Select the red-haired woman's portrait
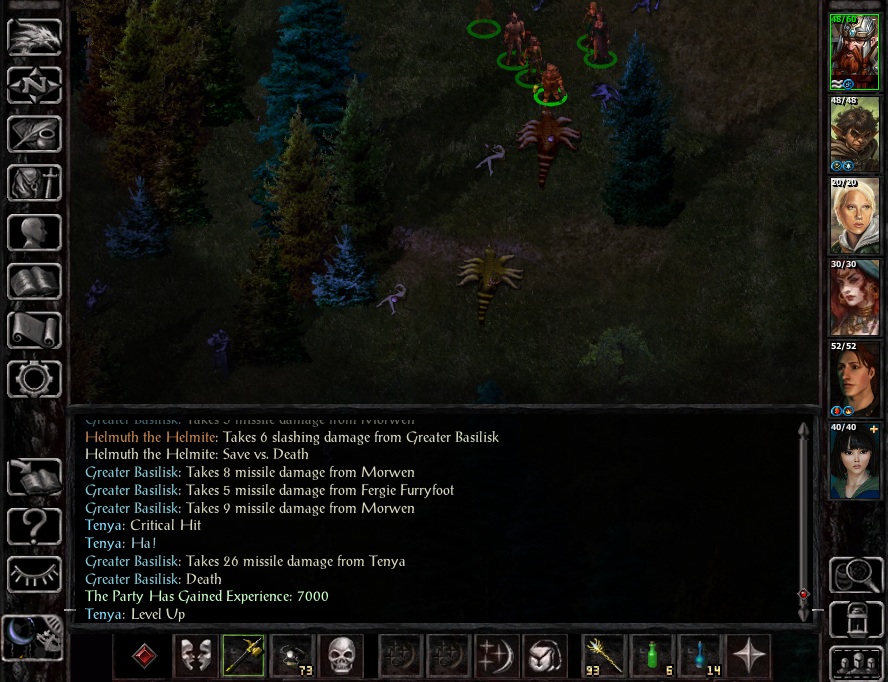888x682 pixels. pos(854,298)
